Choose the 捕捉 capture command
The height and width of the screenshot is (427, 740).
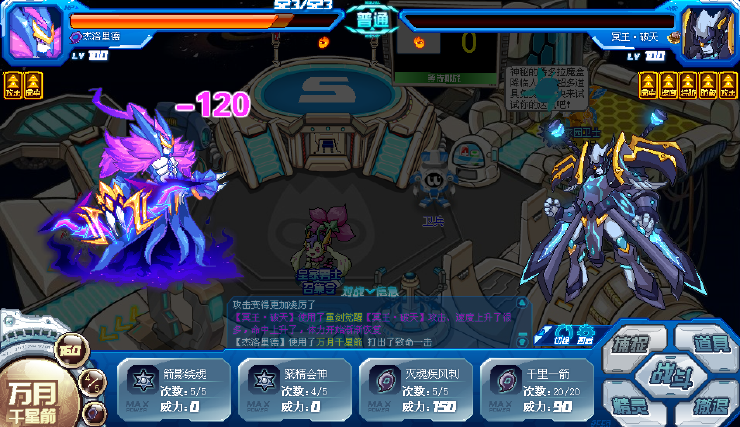point(632,344)
